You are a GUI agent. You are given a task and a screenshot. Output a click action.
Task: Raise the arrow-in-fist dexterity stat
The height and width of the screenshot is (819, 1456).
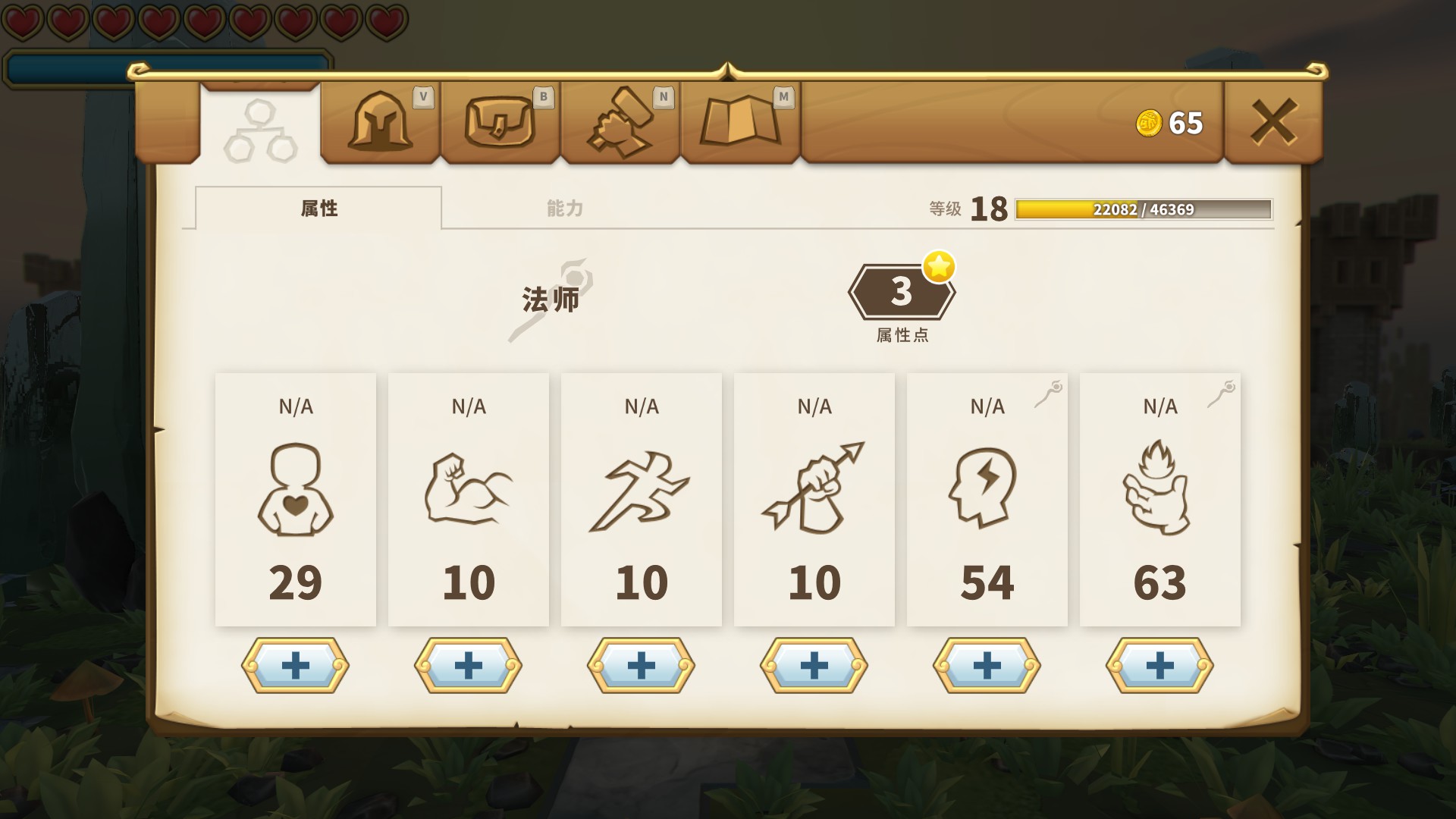(x=814, y=666)
